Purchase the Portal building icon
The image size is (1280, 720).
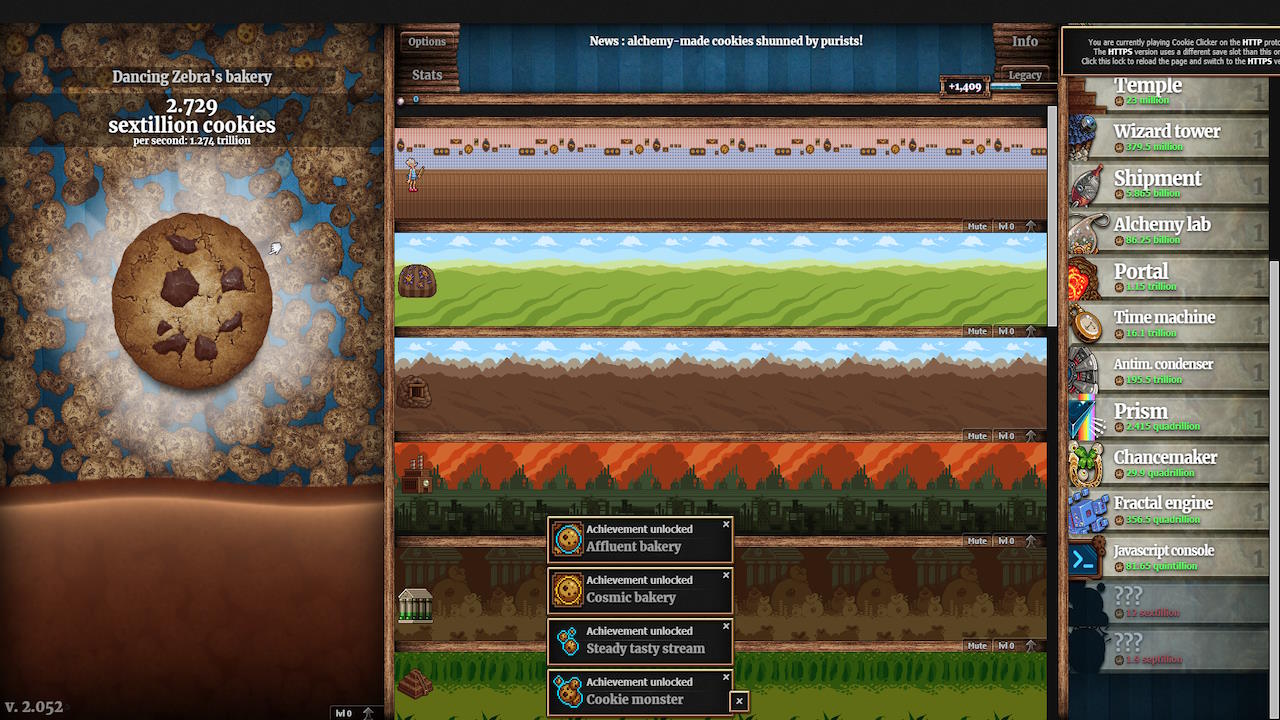pyautogui.click(x=1085, y=276)
